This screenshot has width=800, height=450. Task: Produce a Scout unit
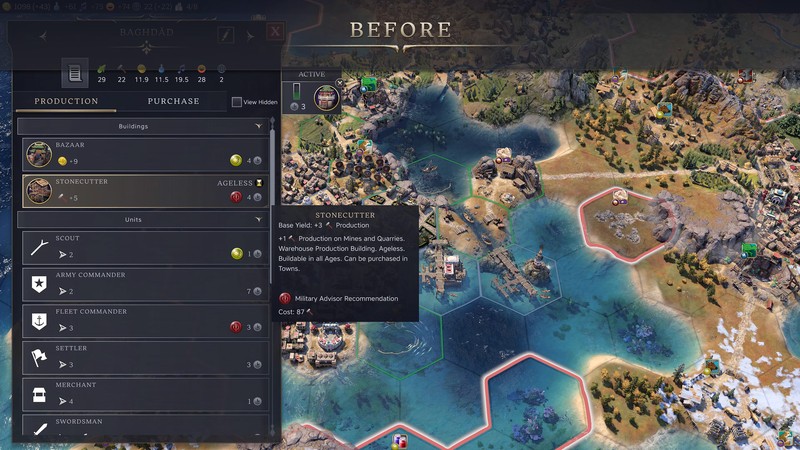click(x=145, y=248)
